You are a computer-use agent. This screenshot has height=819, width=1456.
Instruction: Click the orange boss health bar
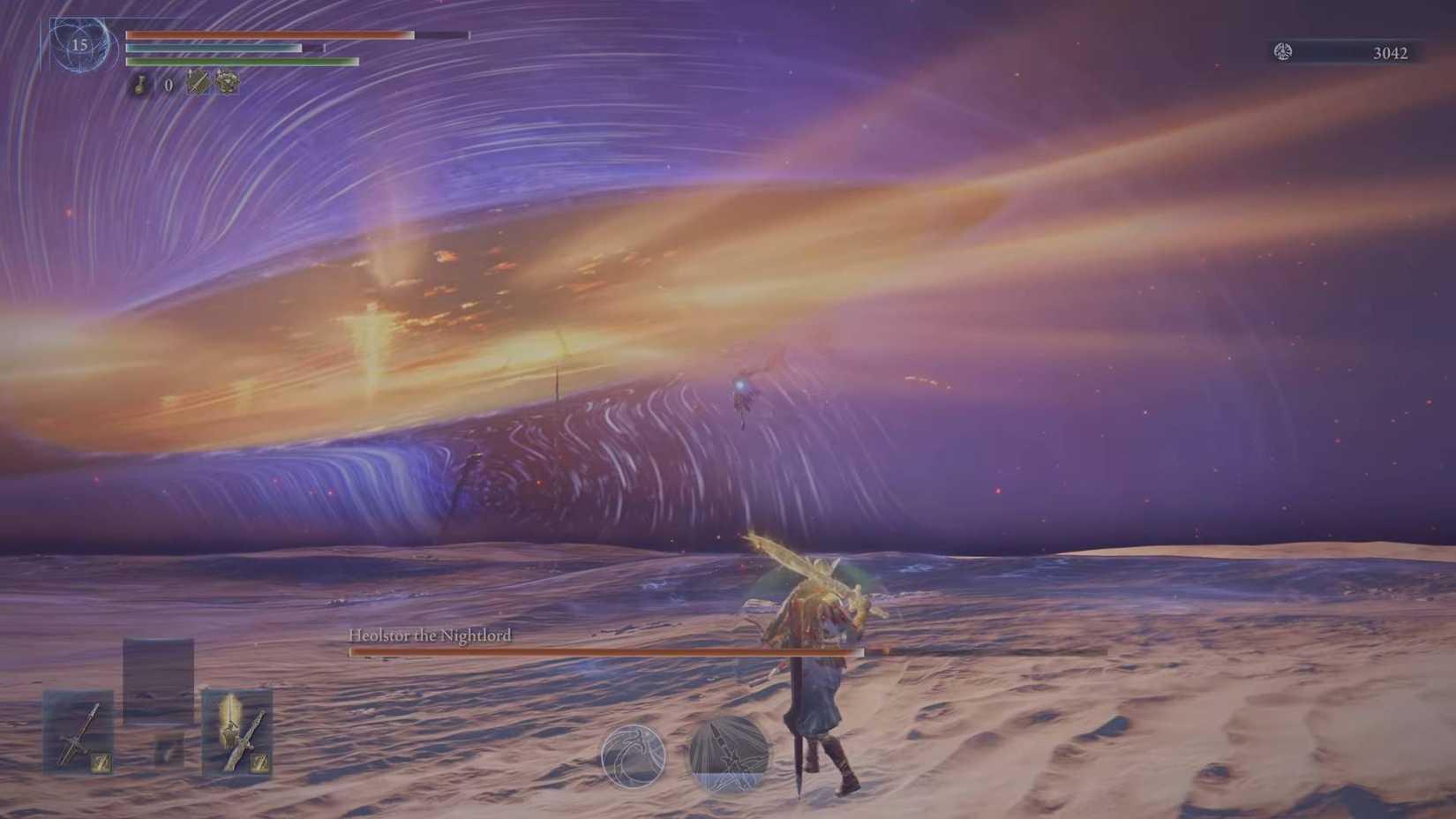click(x=618, y=650)
